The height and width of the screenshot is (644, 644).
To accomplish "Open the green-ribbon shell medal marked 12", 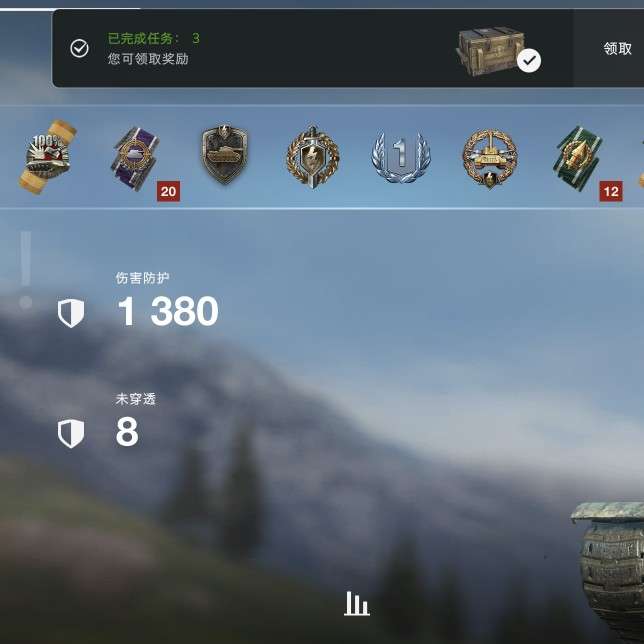I will pos(579,156).
